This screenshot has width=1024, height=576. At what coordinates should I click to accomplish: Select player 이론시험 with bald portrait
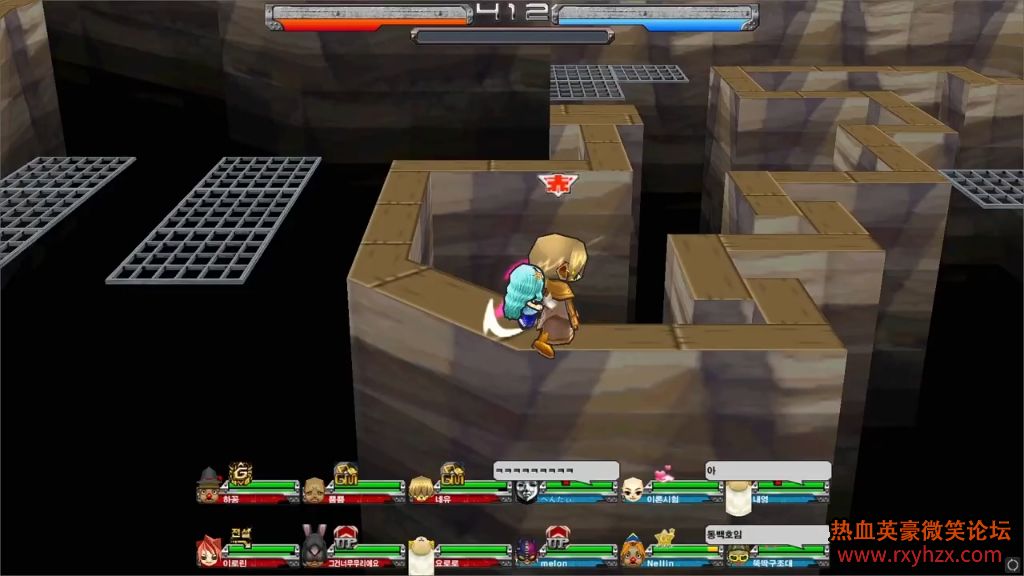(x=632, y=490)
